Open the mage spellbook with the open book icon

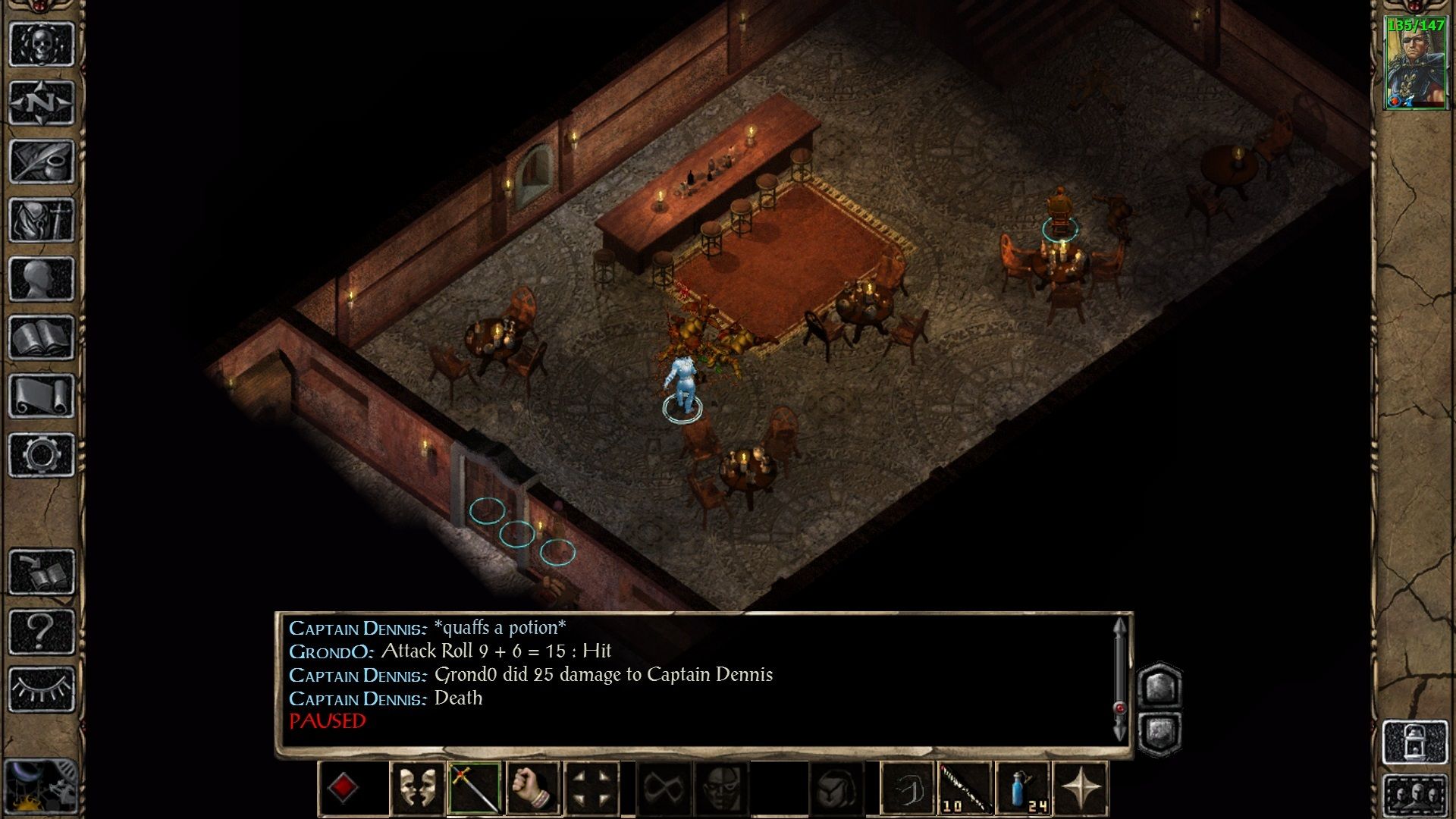[42, 337]
